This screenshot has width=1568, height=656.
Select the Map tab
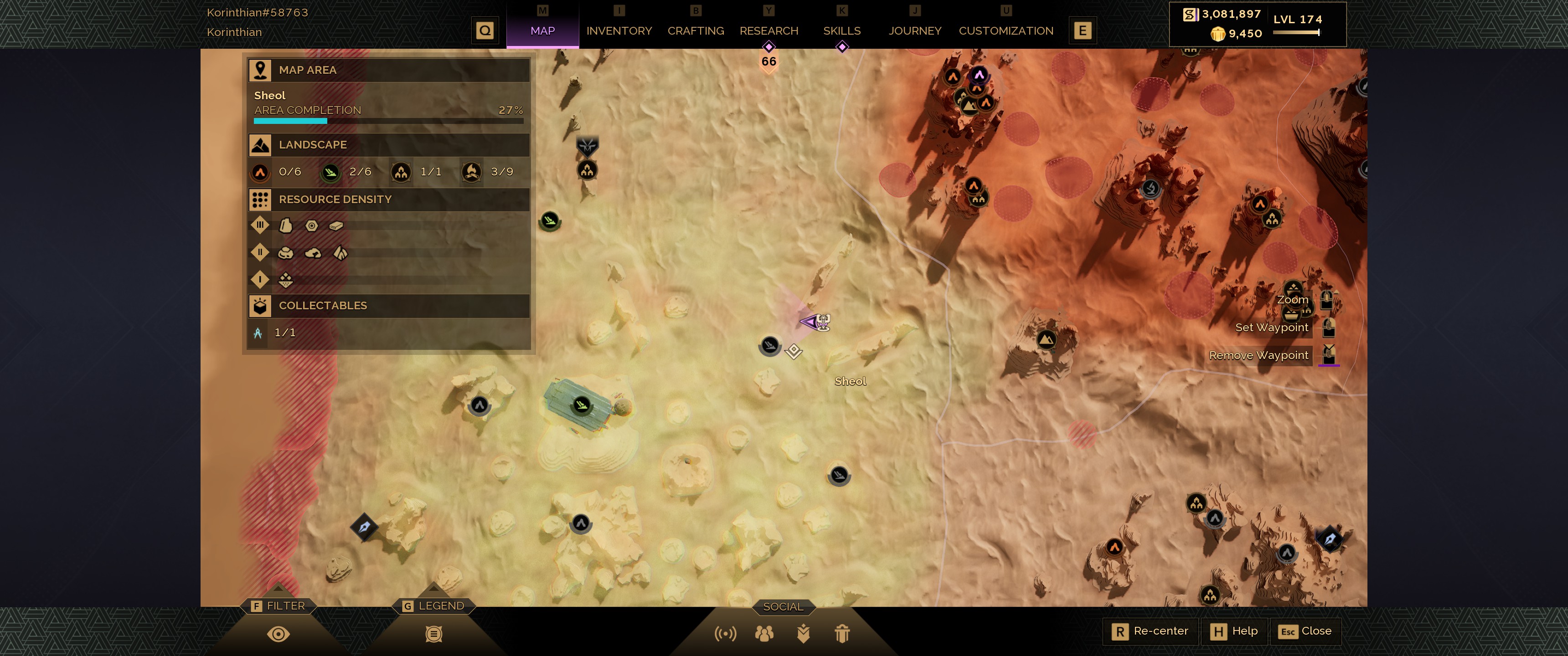(x=542, y=31)
